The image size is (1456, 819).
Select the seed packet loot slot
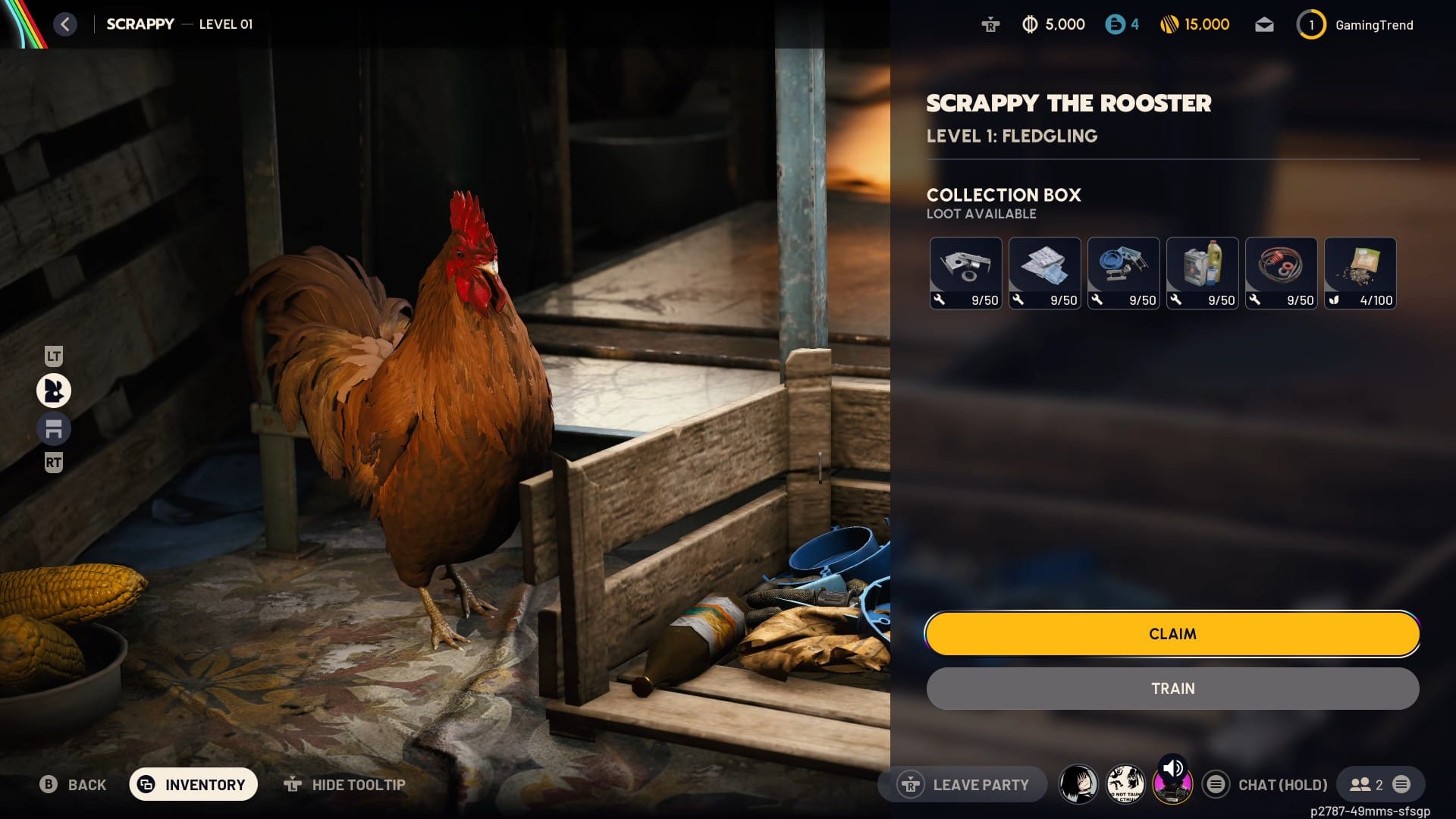click(1360, 273)
